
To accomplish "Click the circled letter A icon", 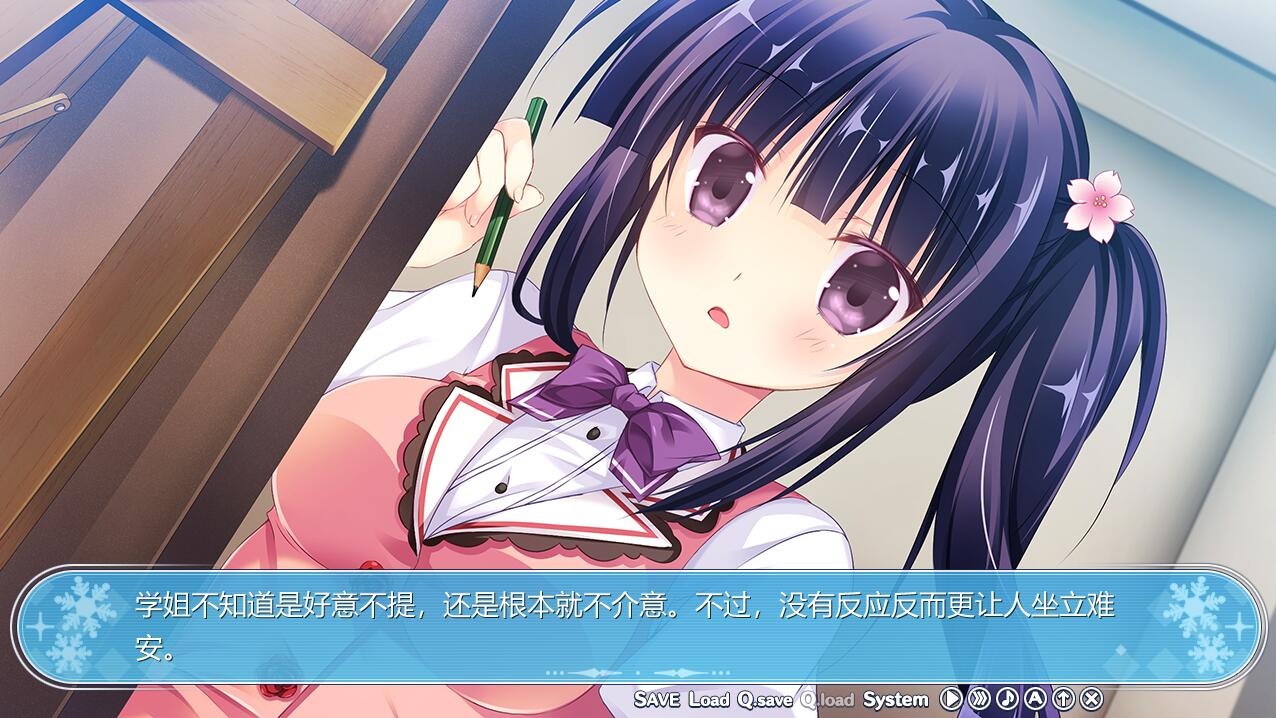I will point(1035,698).
